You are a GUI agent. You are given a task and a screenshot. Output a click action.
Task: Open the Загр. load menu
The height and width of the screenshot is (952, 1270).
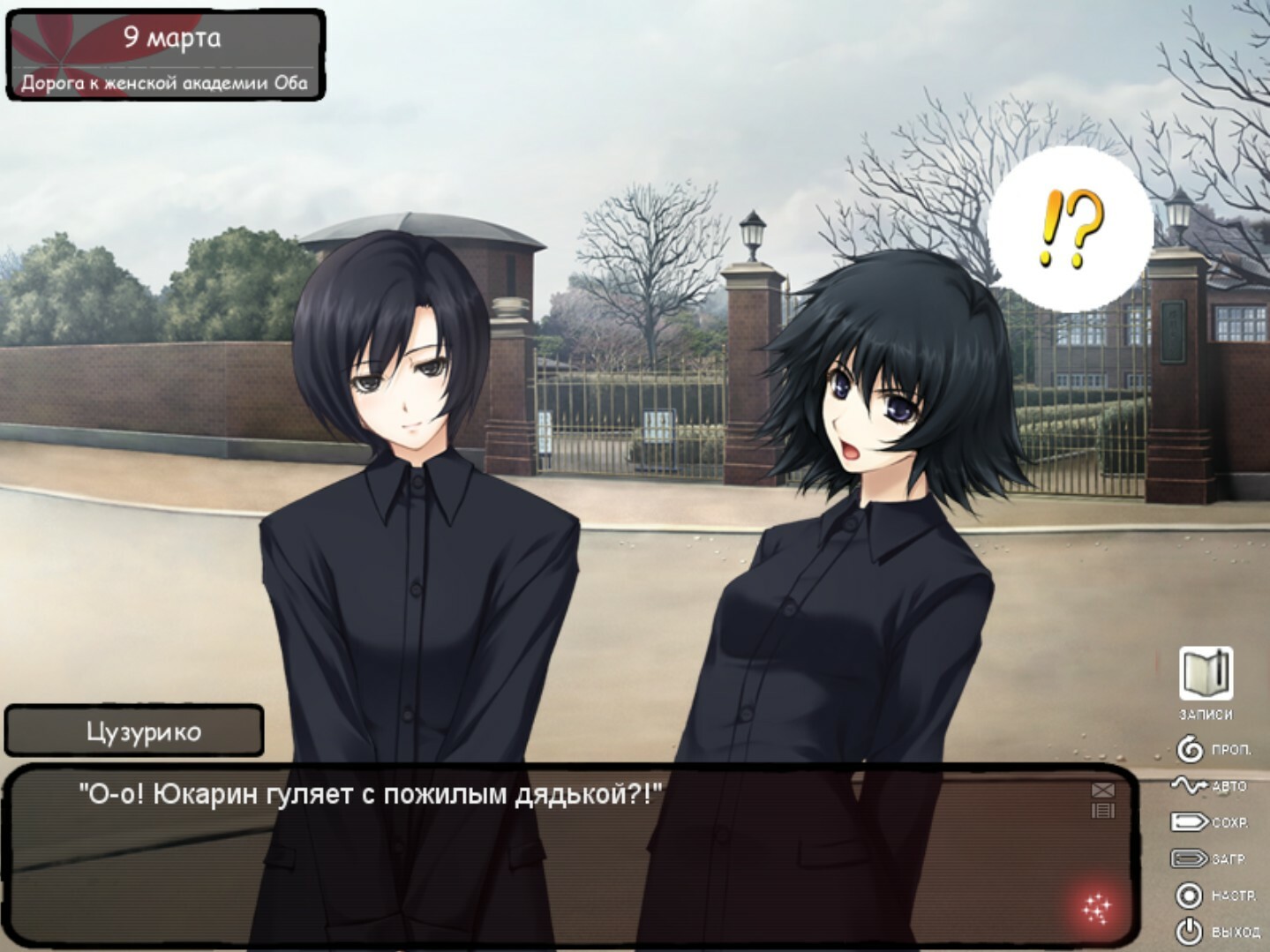click(1209, 858)
